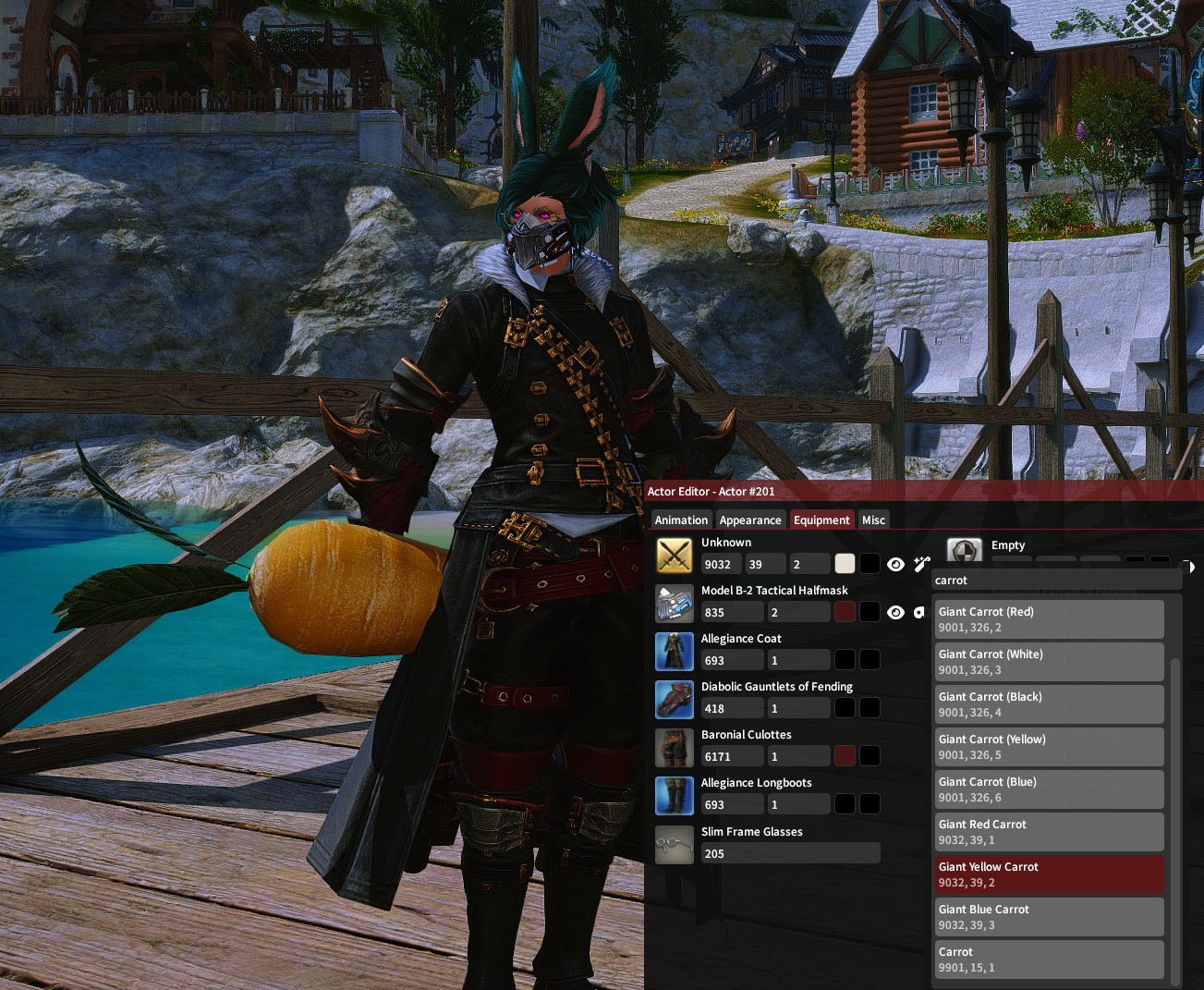Click the crossed swords weapon icon
This screenshot has width=1204, height=990.
pyautogui.click(x=675, y=556)
